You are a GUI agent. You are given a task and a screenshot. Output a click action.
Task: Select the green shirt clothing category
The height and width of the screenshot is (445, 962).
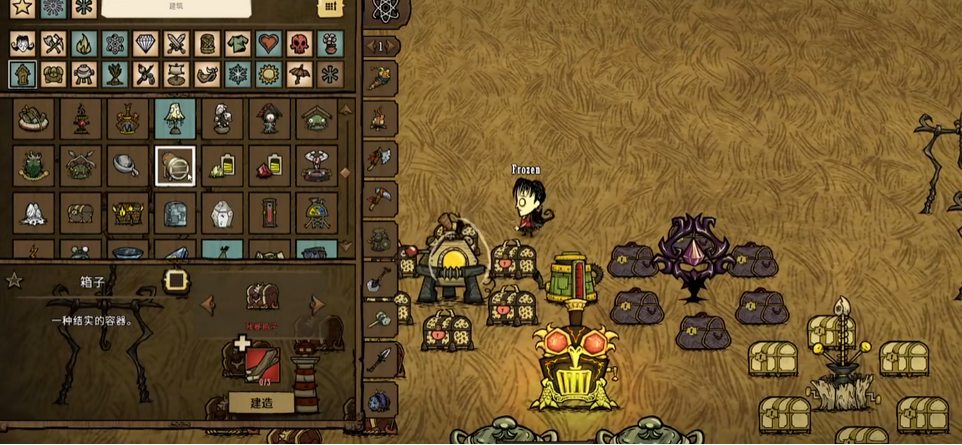click(x=238, y=44)
